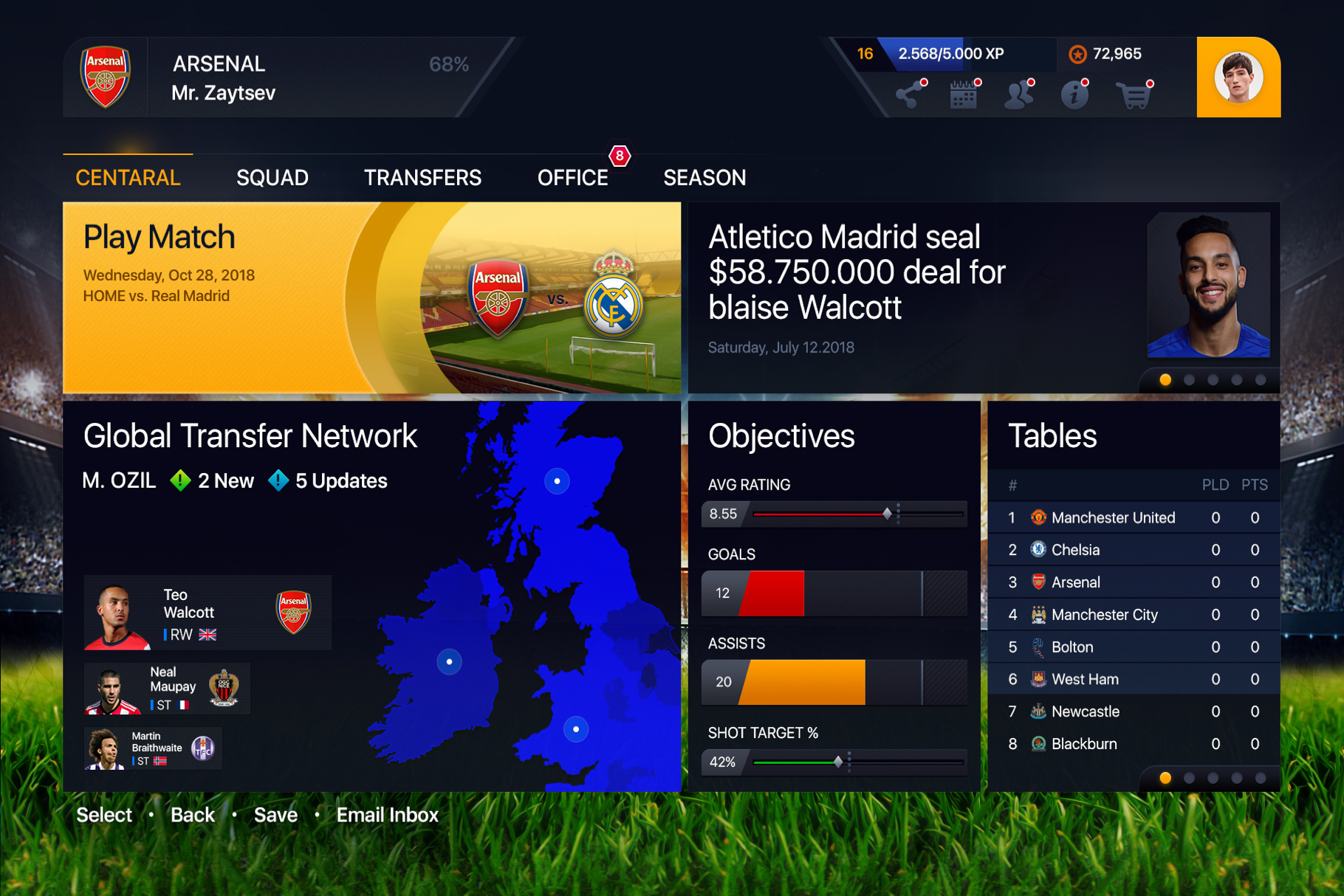Click the share icon in the top bar
Image resolution: width=1344 pixels, height=896 pixels.
(x=910, y=95)
